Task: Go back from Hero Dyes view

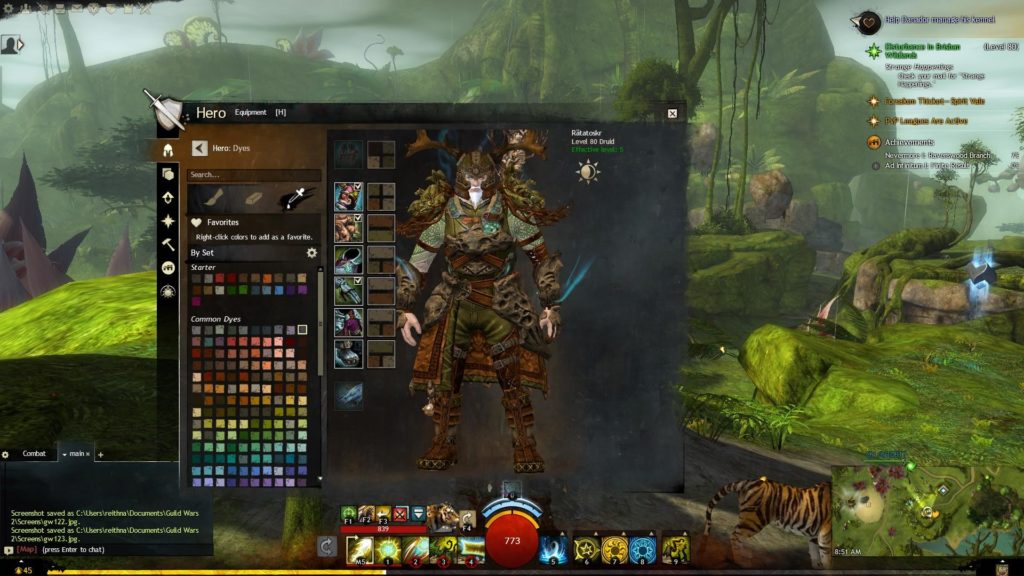Action: pyautogui.click(x=199, y=148)
